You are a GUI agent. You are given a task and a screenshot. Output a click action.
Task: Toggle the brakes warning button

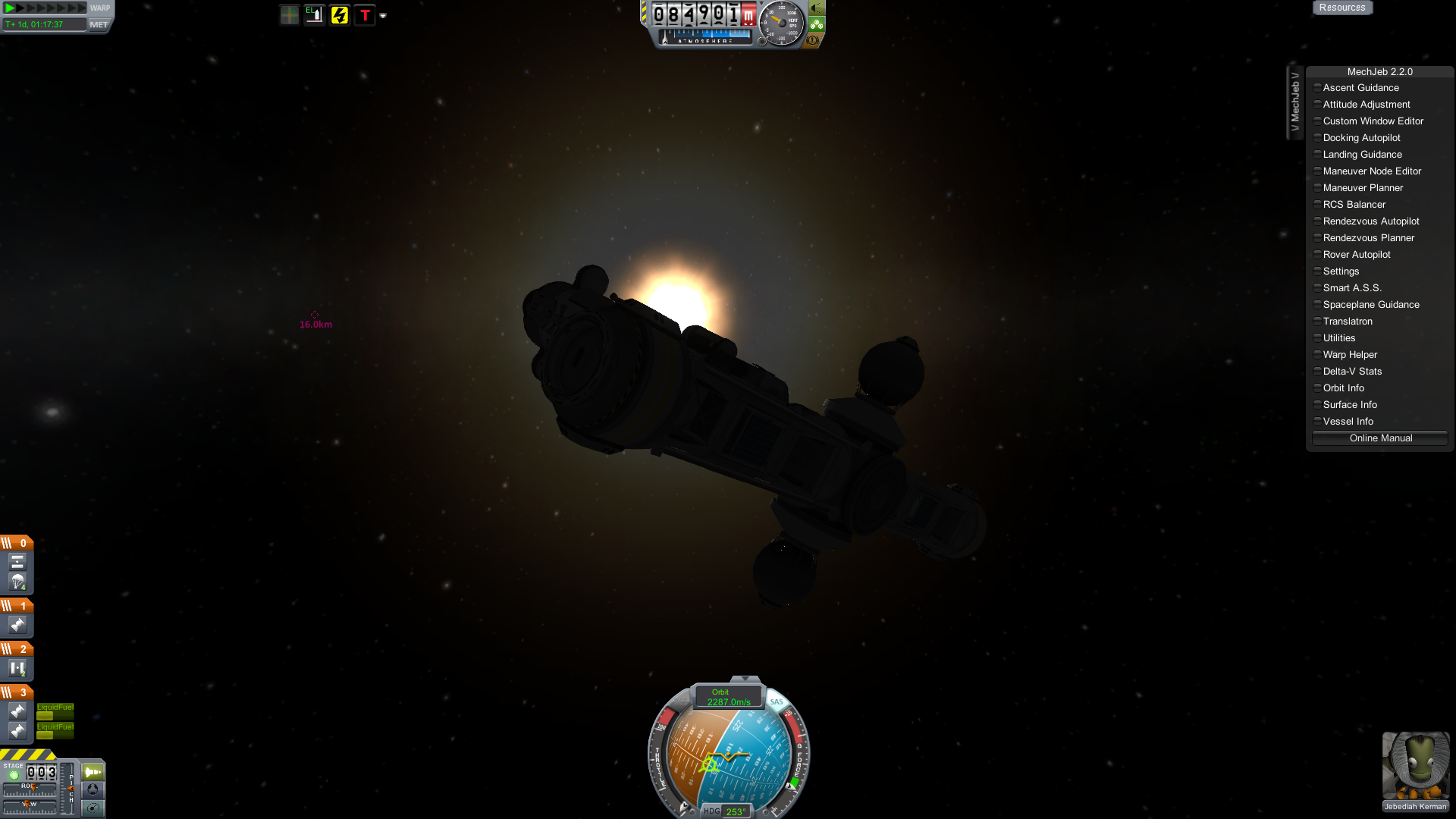tap(812, 40)
